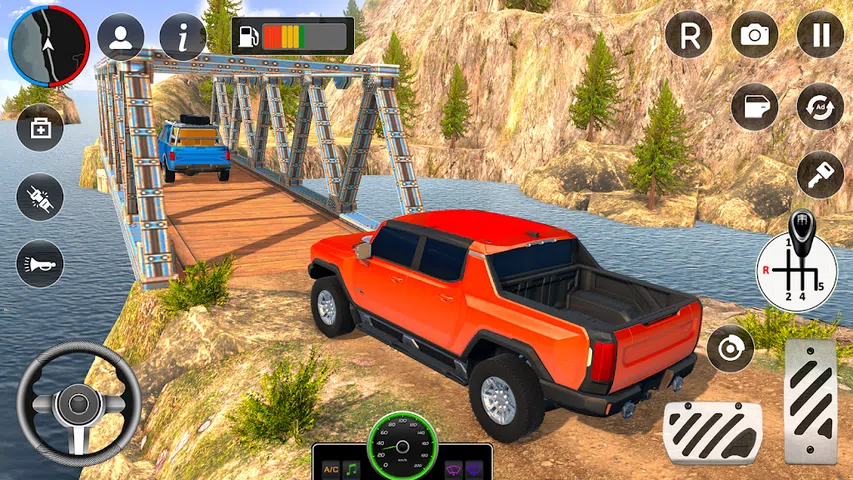Honk the horn button
The width and height of the screenshot is (853, 480).
(x=40, y=264)
